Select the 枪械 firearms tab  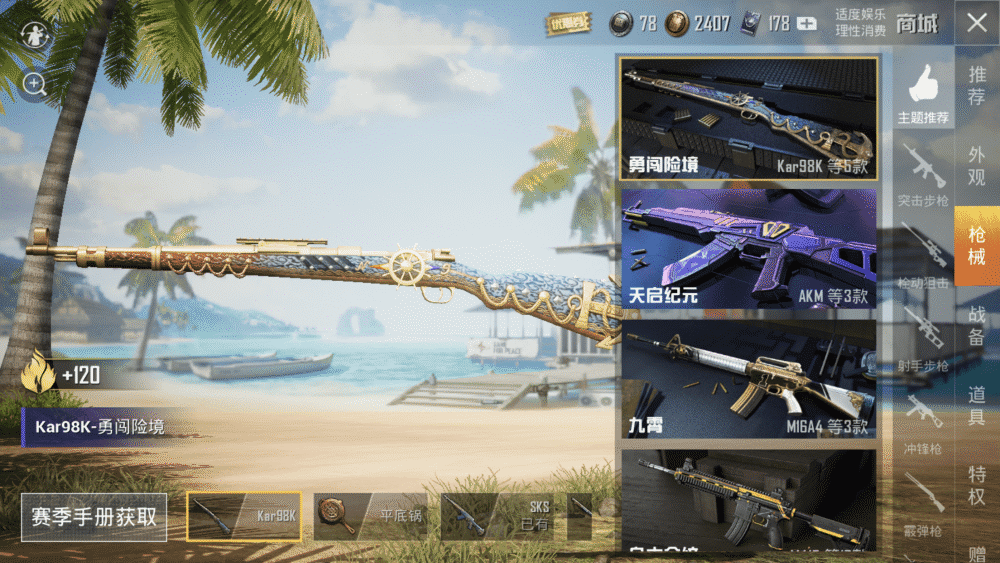(977, 246)
